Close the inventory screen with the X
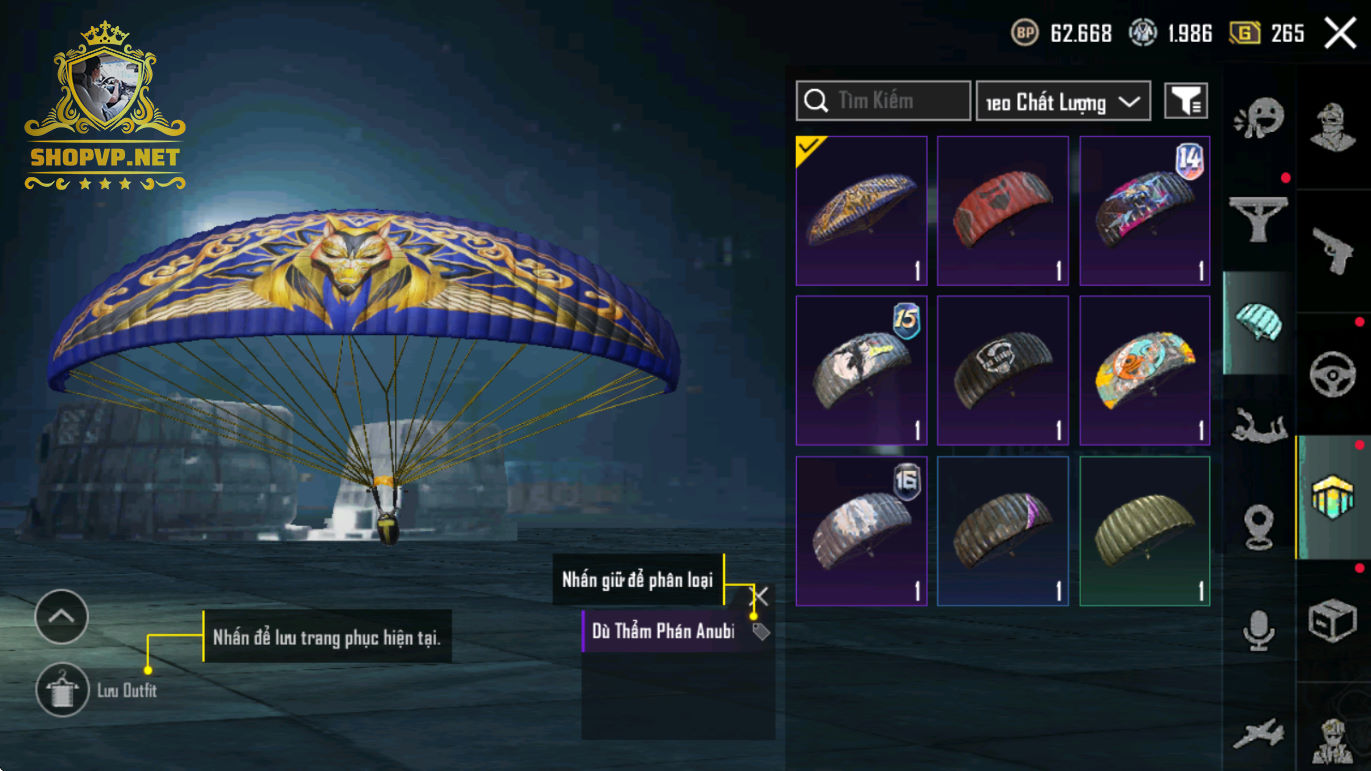1371x771 pixels. (x=1340, y=33)
